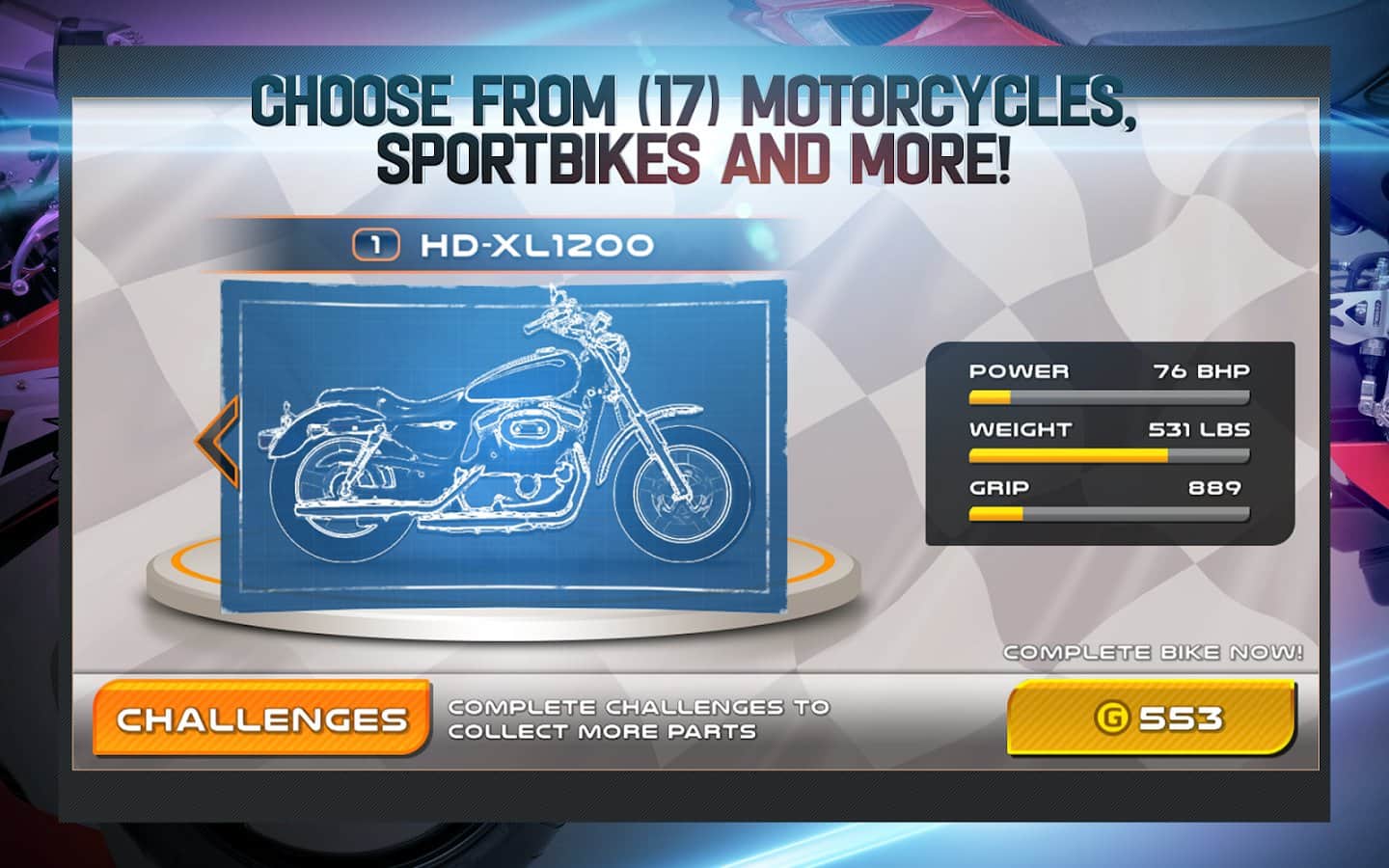Click the Power stat progress bar
The image size is (1389, 868).
tap(1107, 395)
